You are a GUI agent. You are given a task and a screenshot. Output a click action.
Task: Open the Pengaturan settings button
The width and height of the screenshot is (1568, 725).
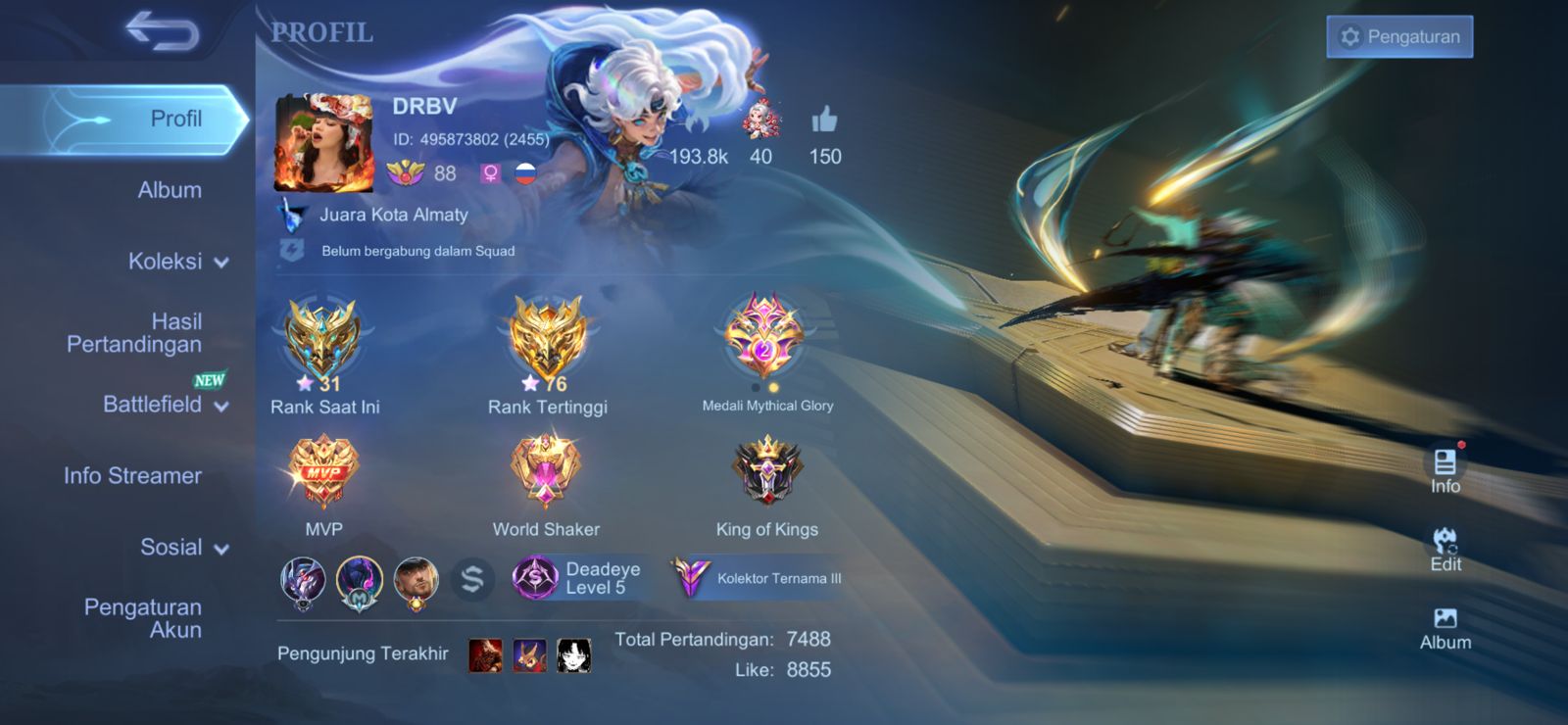(x=1399, y=37)
